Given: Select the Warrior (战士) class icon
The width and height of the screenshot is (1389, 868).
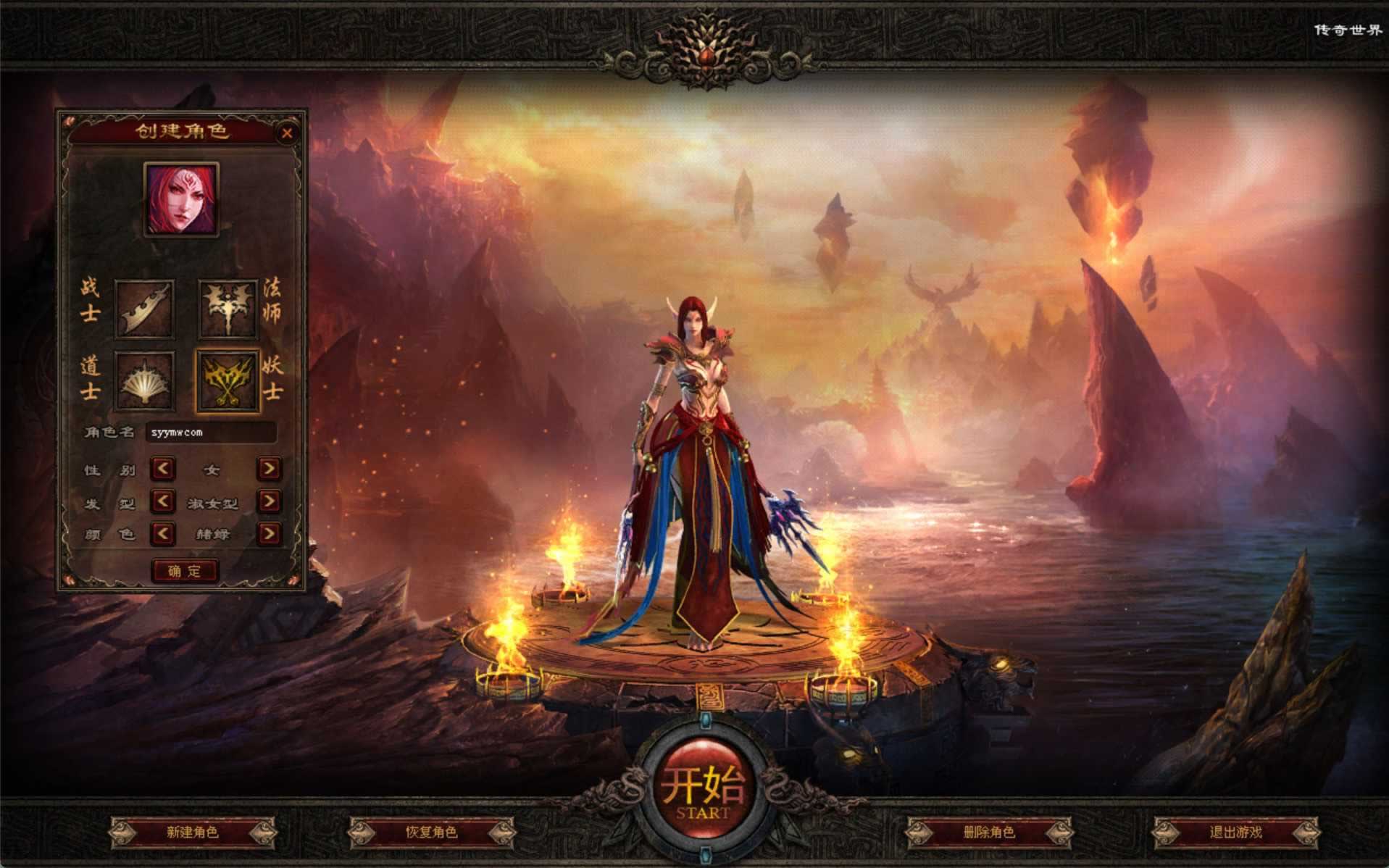Looking at the screenshot, I should coord(143,309).
